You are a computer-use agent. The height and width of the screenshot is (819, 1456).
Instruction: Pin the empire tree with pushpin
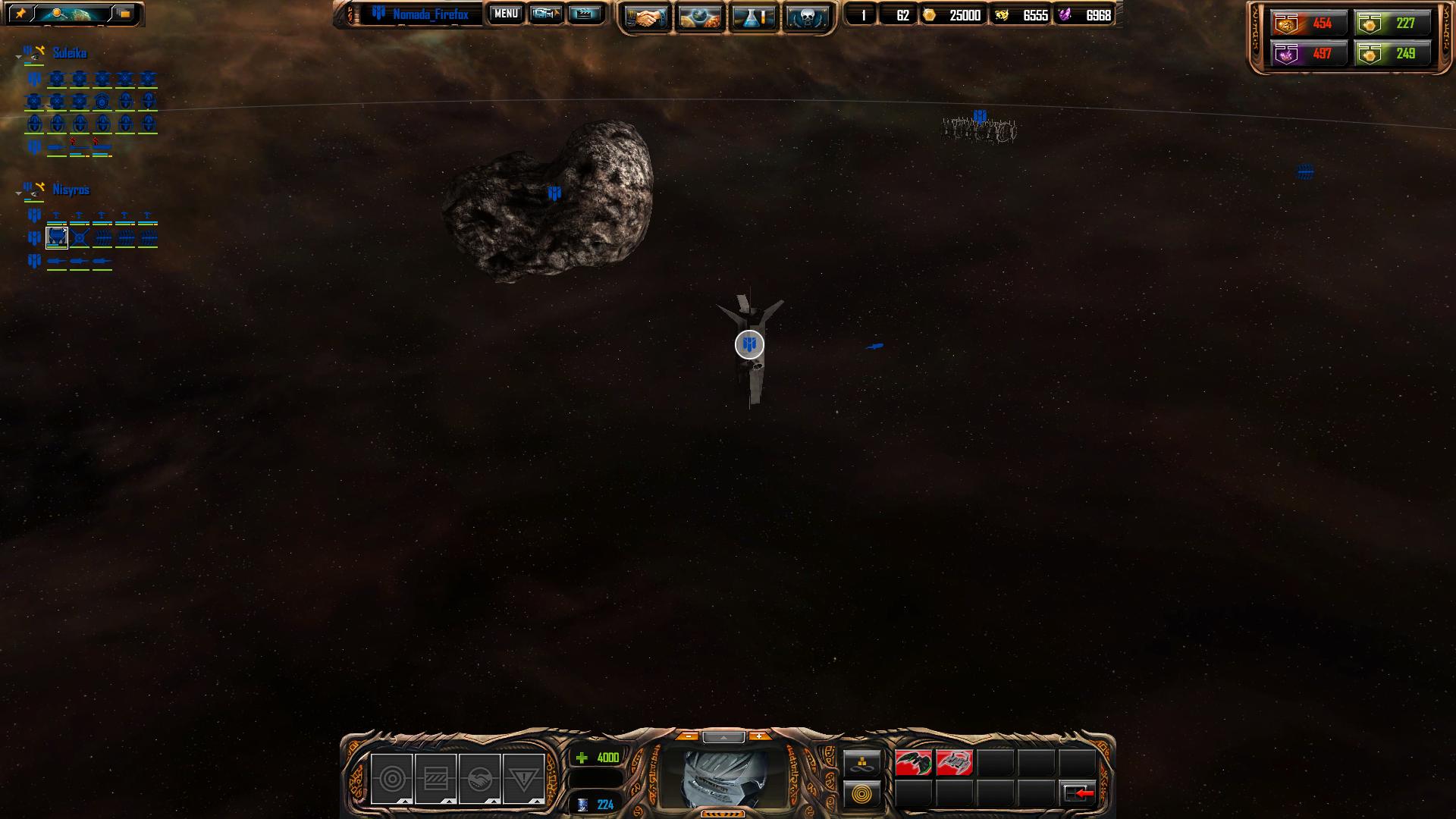point(20,14)
